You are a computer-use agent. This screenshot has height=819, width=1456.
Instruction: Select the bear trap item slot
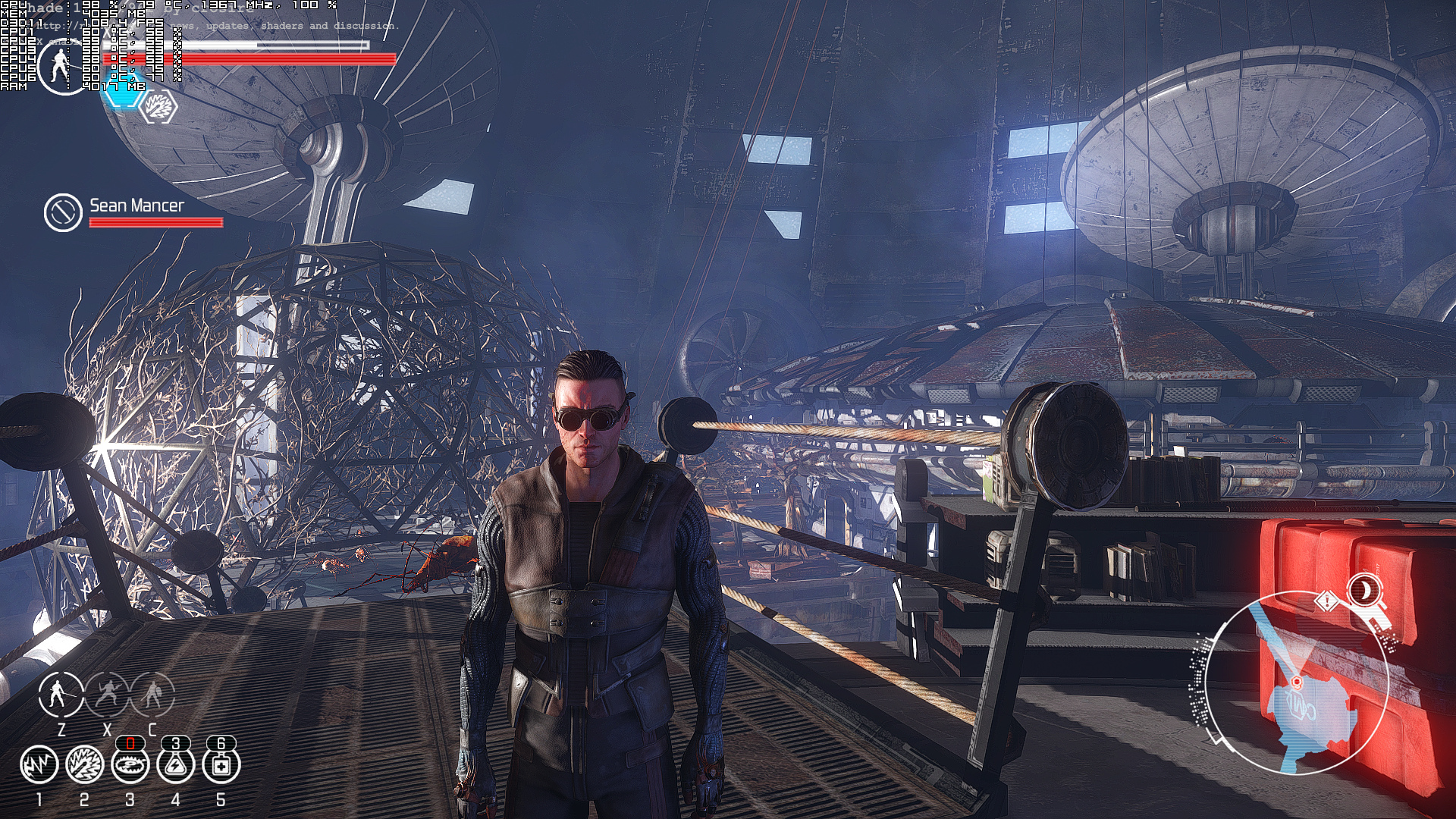point(130,764)
